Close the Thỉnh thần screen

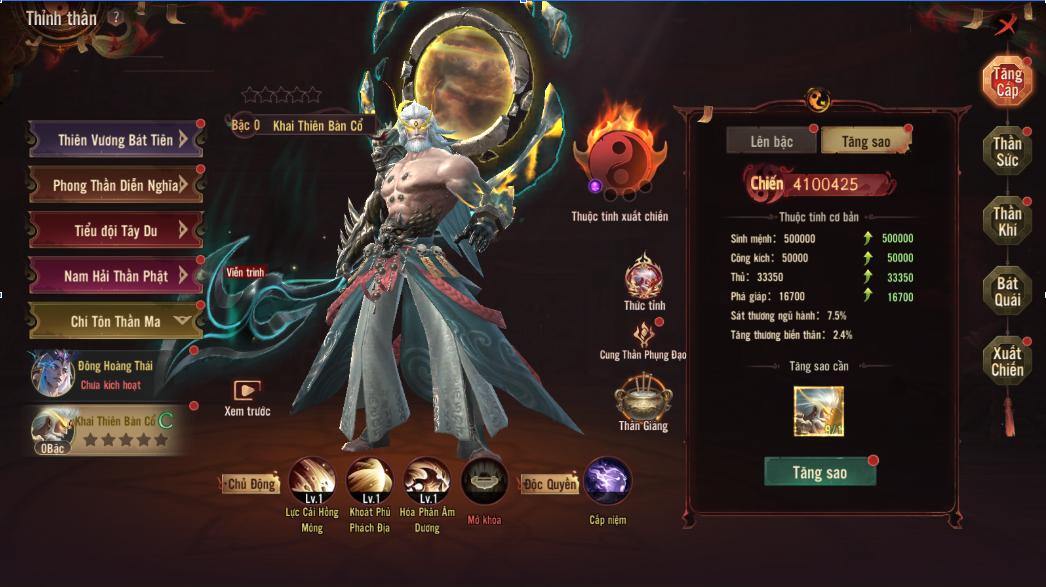[1006, 26]
